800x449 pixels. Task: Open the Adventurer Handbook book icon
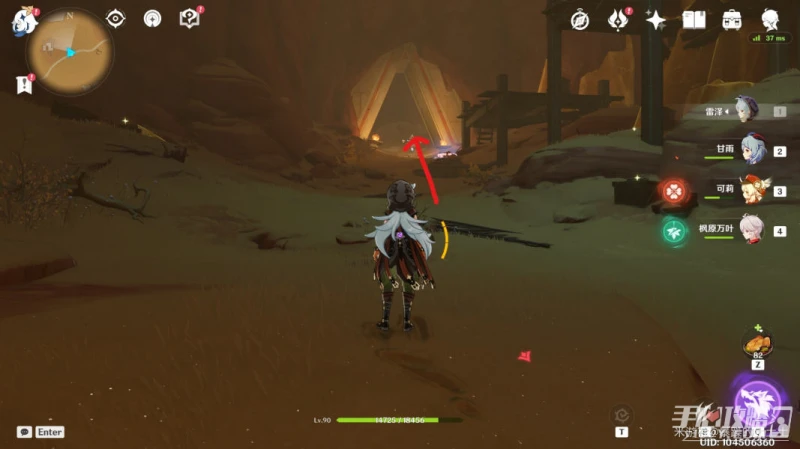click(694, 20)
